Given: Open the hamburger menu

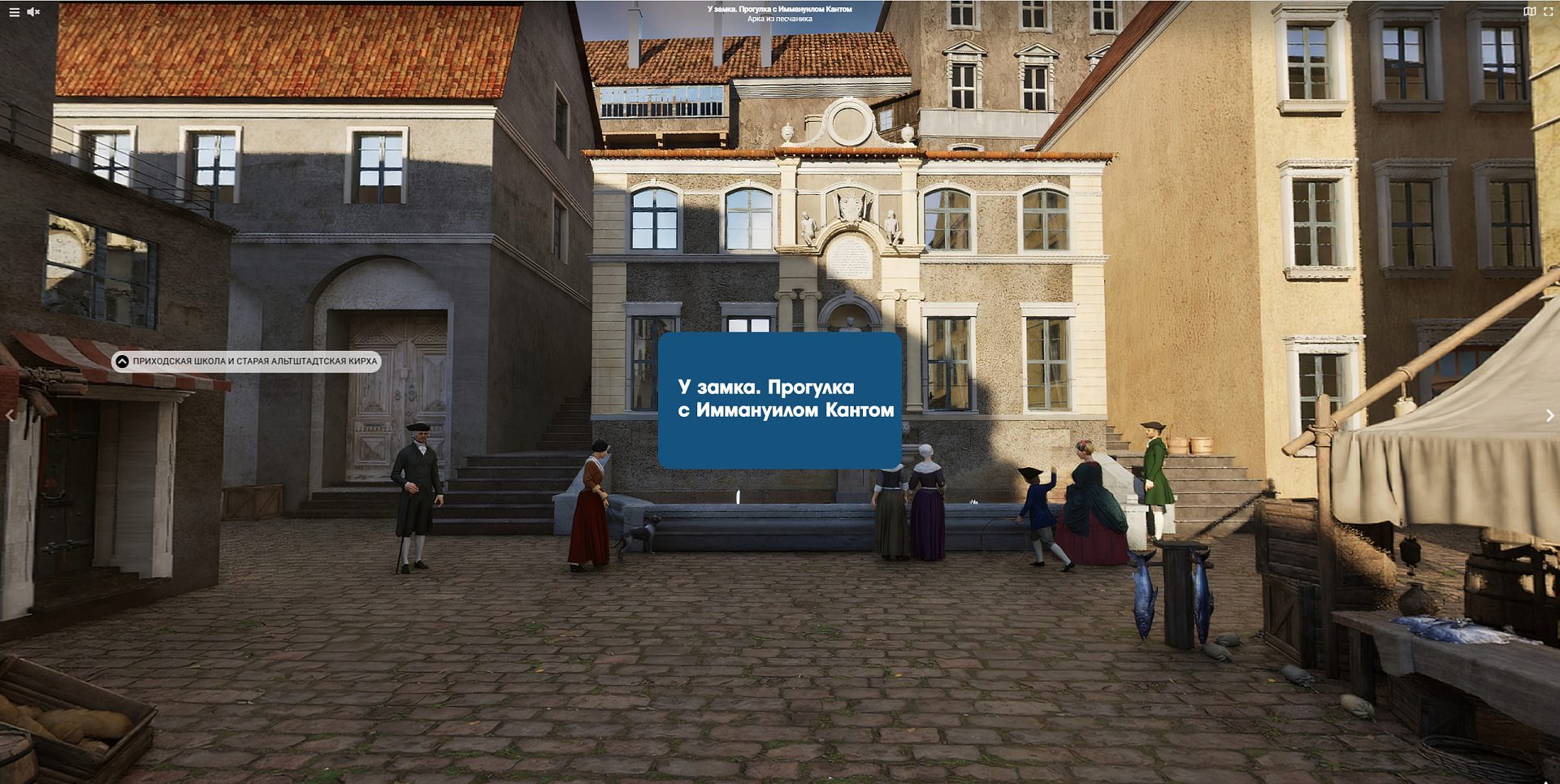Looking at the screenshot, I should point(14,12).
